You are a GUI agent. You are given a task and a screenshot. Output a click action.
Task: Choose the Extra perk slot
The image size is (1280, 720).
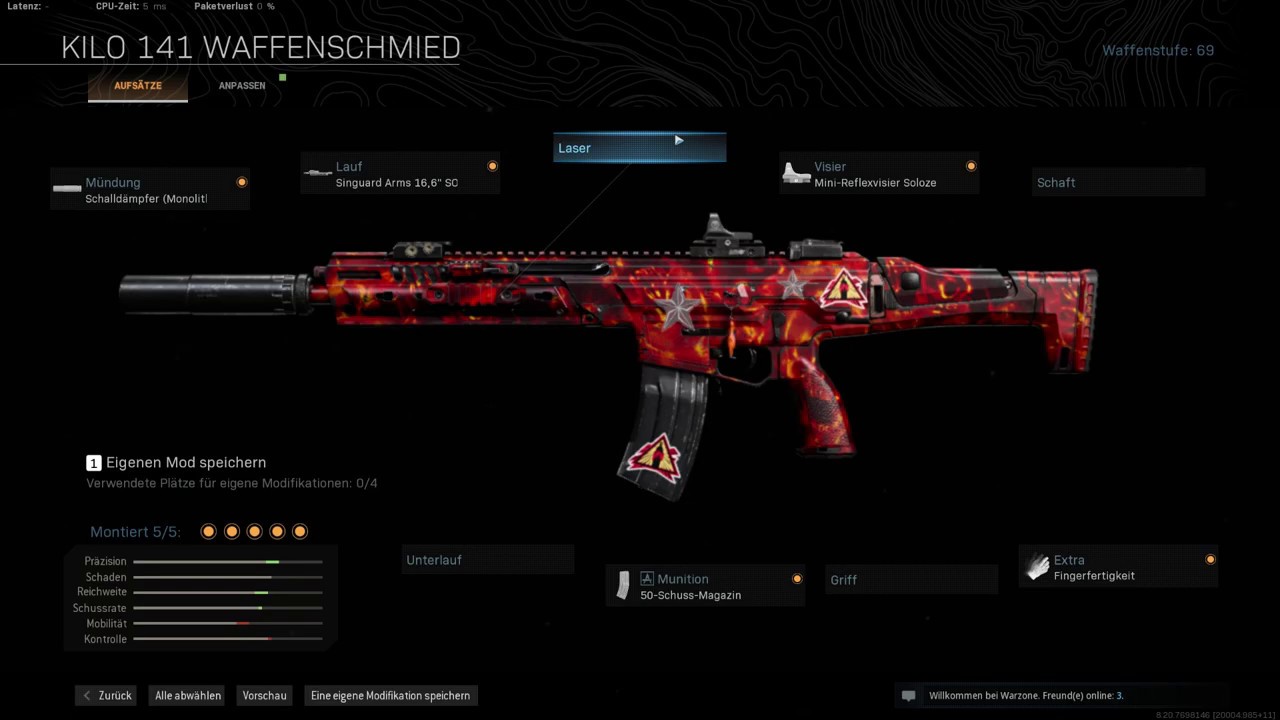tap(1118, 567)
